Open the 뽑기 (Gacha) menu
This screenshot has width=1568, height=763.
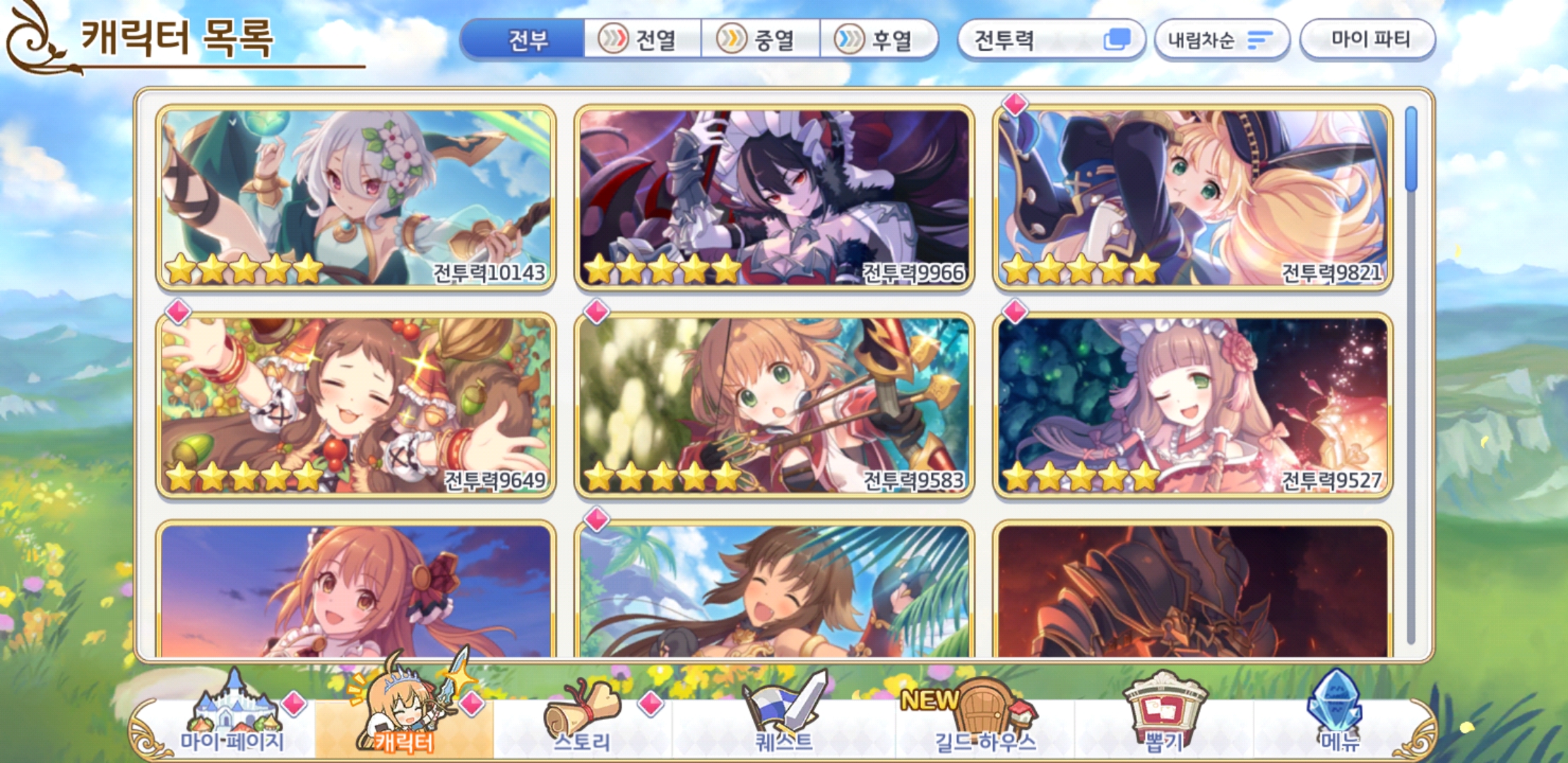pos(1163,721)
